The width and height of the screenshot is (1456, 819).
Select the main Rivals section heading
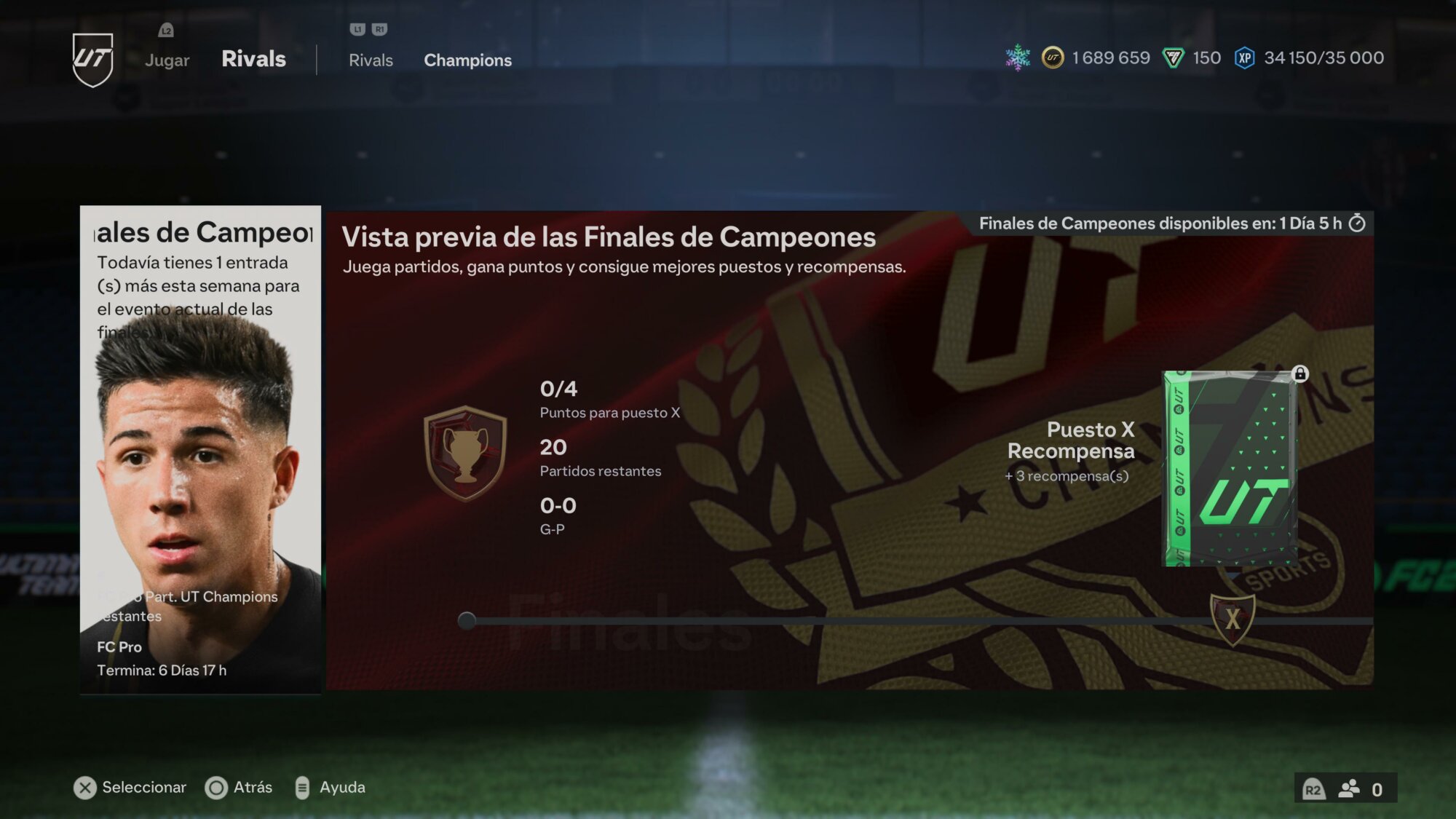click(x=253, y=59)
